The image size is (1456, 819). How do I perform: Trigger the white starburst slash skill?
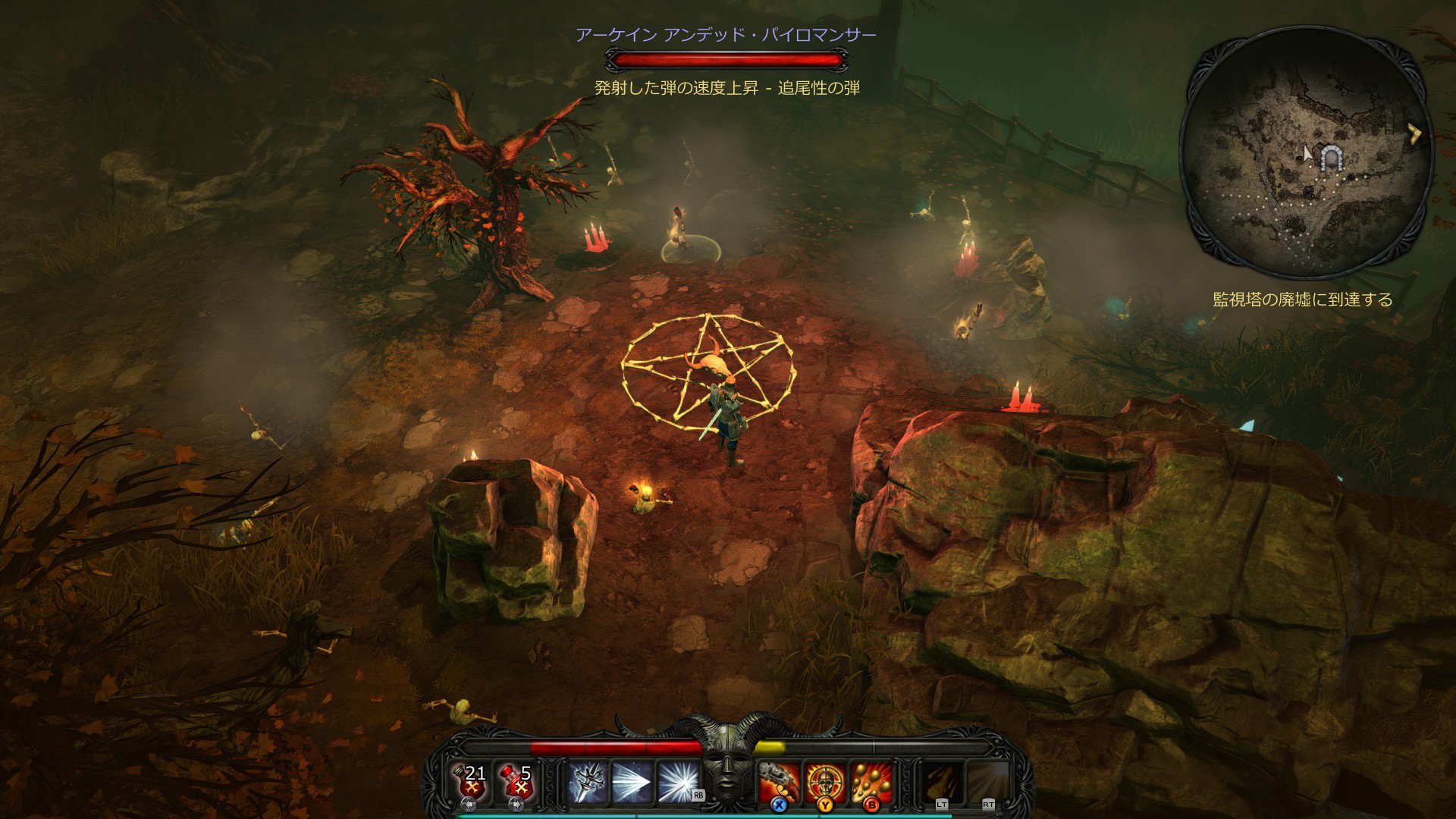tap(677, 783)
